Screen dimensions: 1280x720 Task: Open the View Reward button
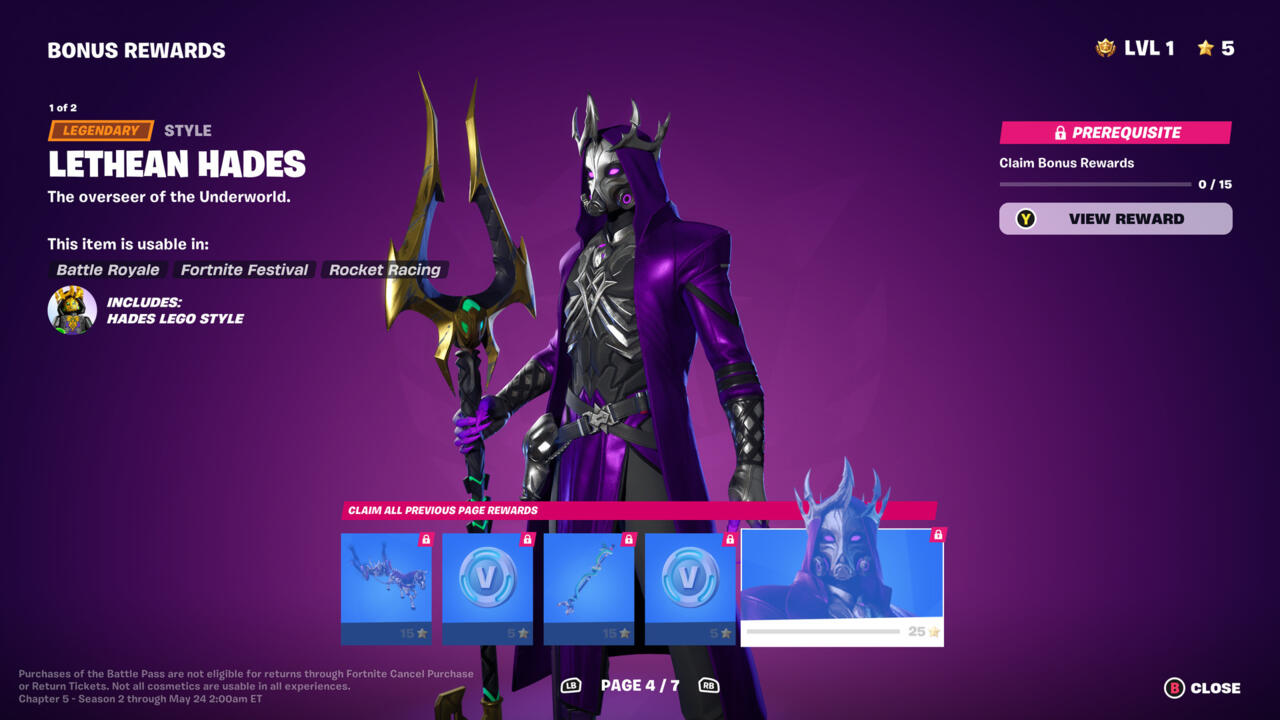click(1115, 219)
